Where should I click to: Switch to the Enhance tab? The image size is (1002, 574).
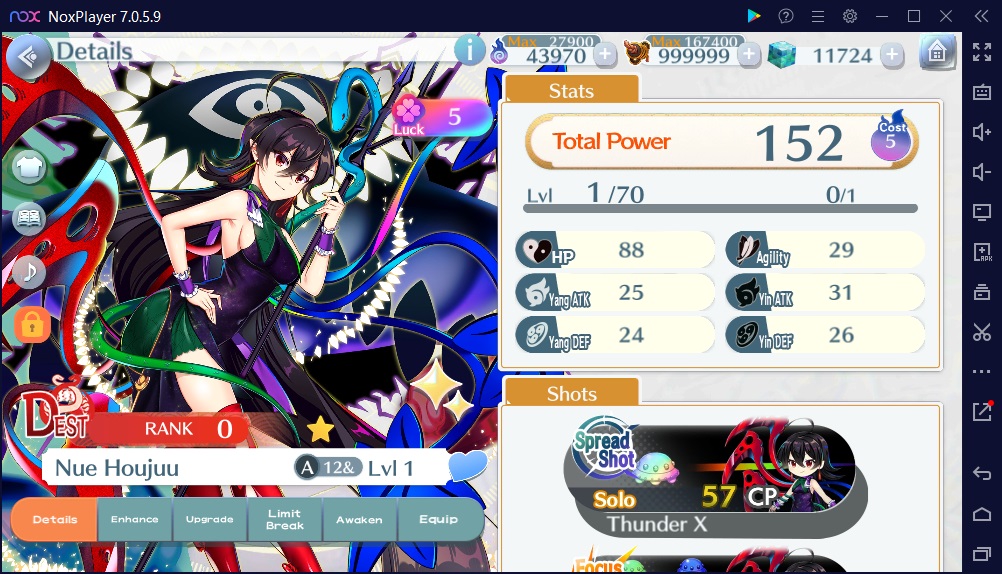[x=134, y=520]
